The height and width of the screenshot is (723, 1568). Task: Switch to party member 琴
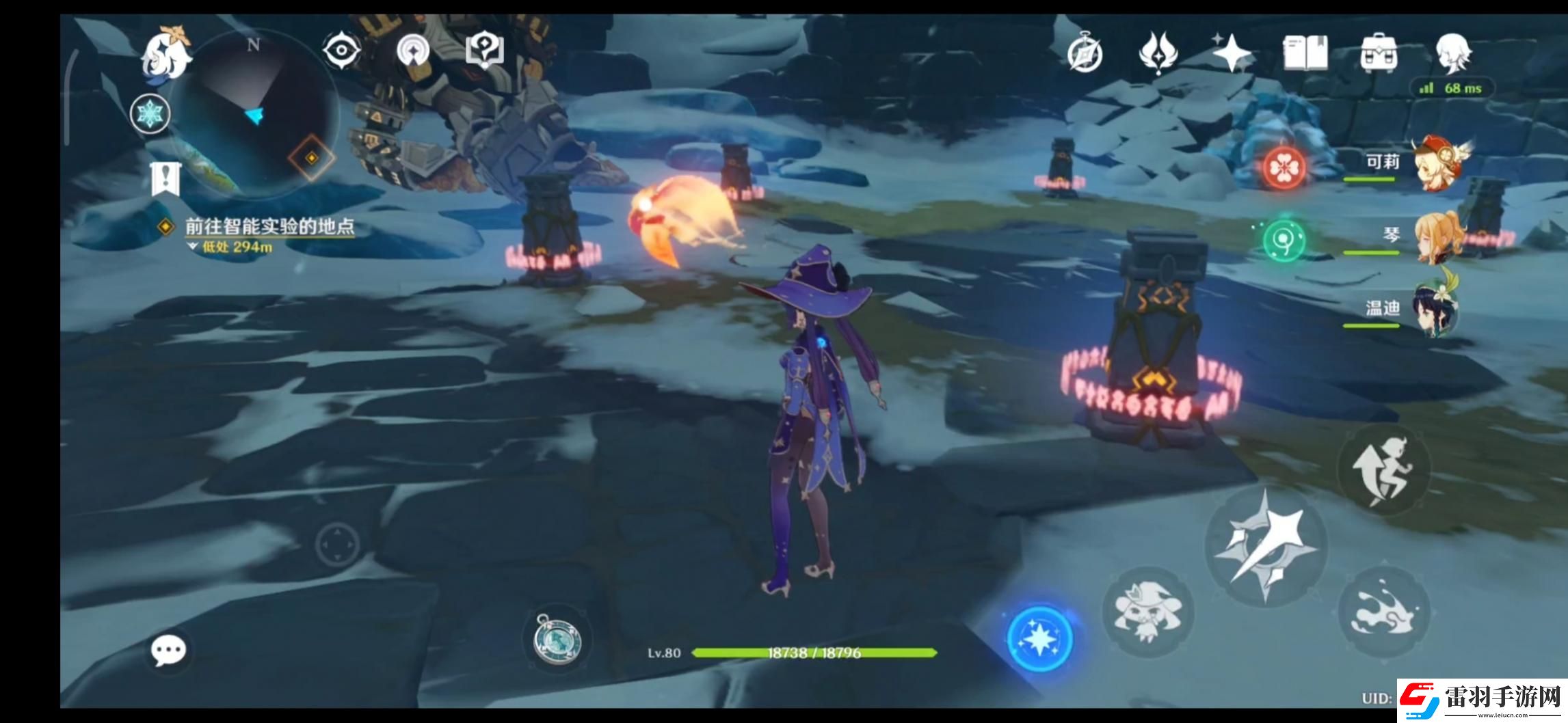point(1436,236)
